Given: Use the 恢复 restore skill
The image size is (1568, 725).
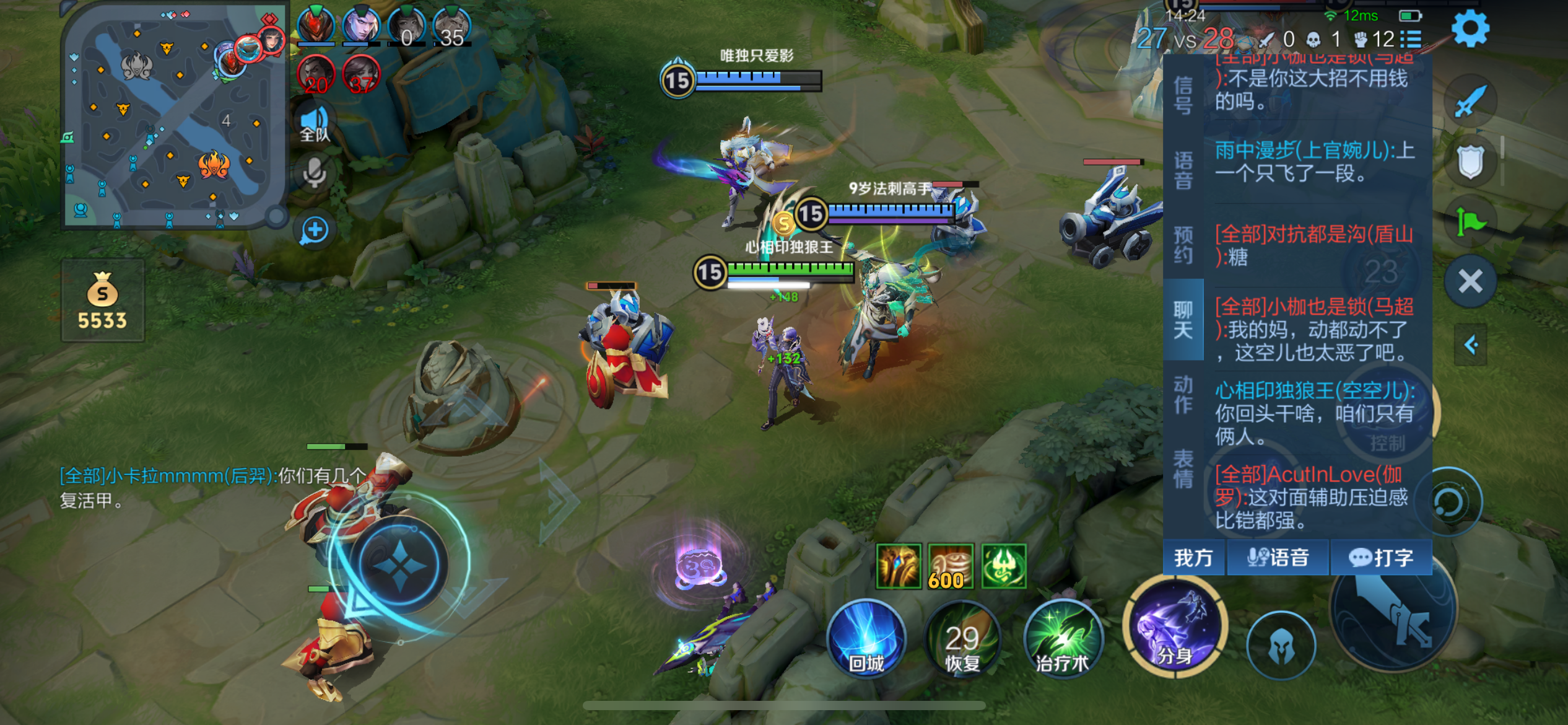Looking at the screenshot, I should [962, 639].
